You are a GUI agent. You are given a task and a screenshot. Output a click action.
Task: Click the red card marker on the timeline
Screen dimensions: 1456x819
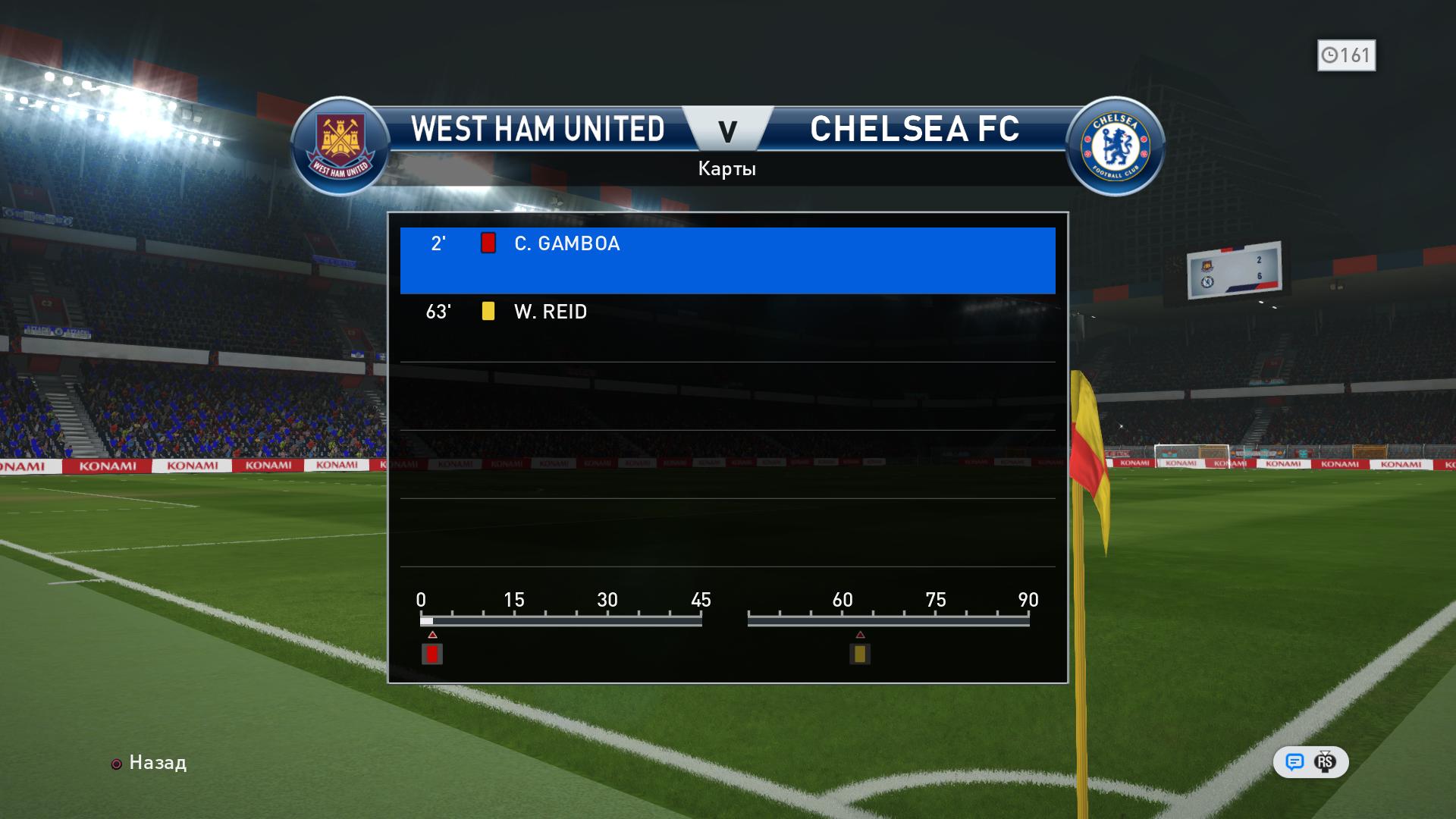pyautogui.click(x=432, y=654)
